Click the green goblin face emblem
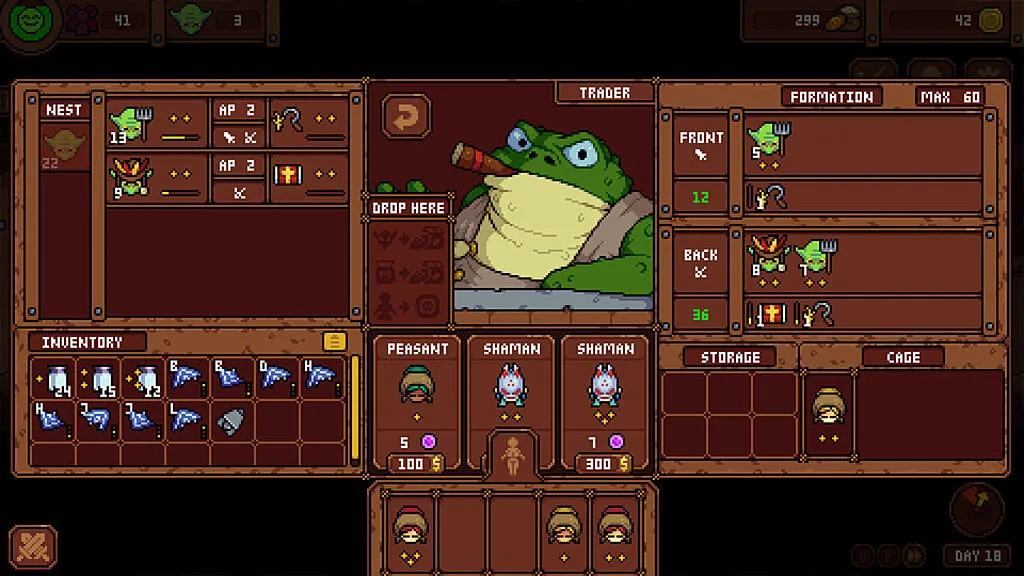The image size is (1024, 576). coord(30,20)
